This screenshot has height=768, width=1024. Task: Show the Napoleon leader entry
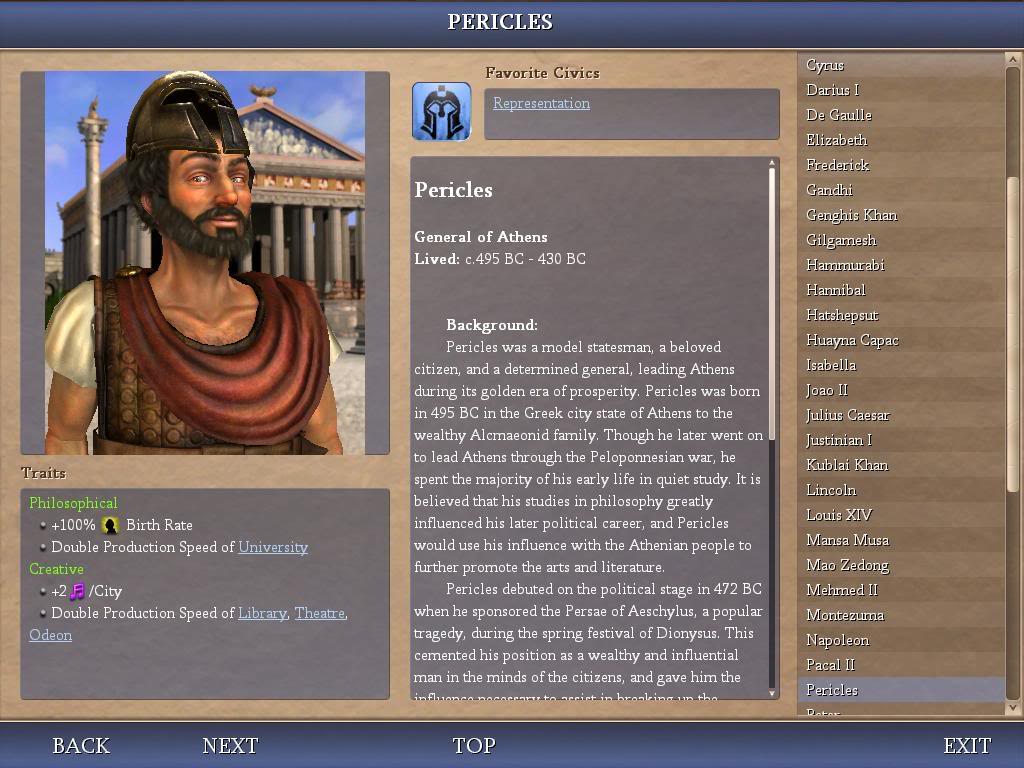point(837,640)
